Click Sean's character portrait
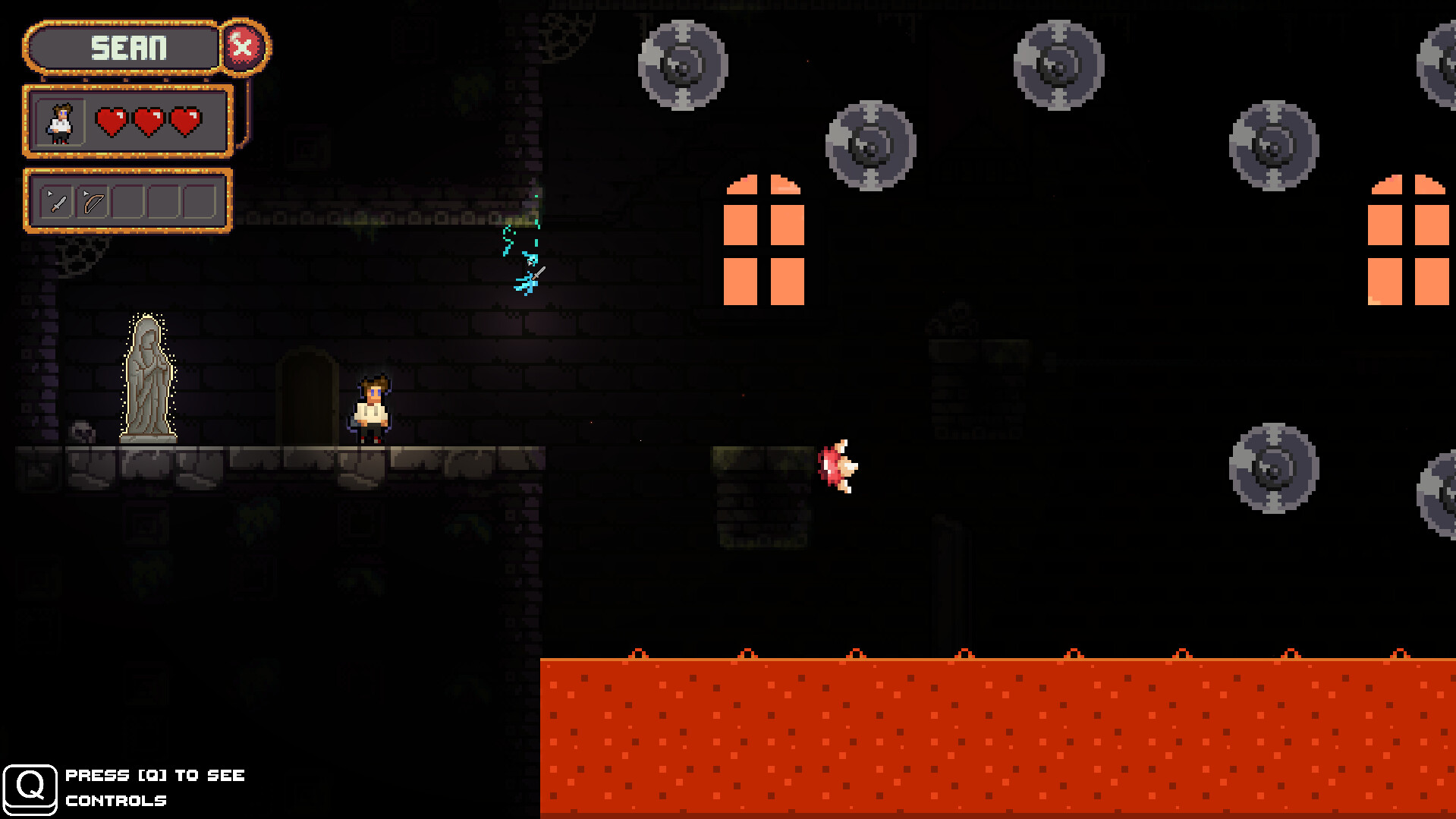Viewport: 1456px width, 819px height. coord(61,121)
